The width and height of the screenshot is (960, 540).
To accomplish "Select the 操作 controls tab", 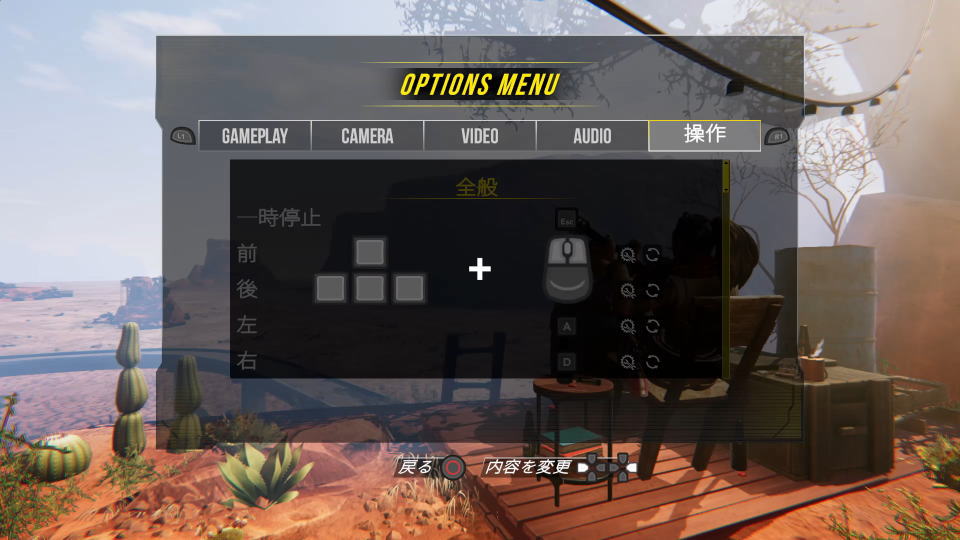I will [x=704, y=135].
